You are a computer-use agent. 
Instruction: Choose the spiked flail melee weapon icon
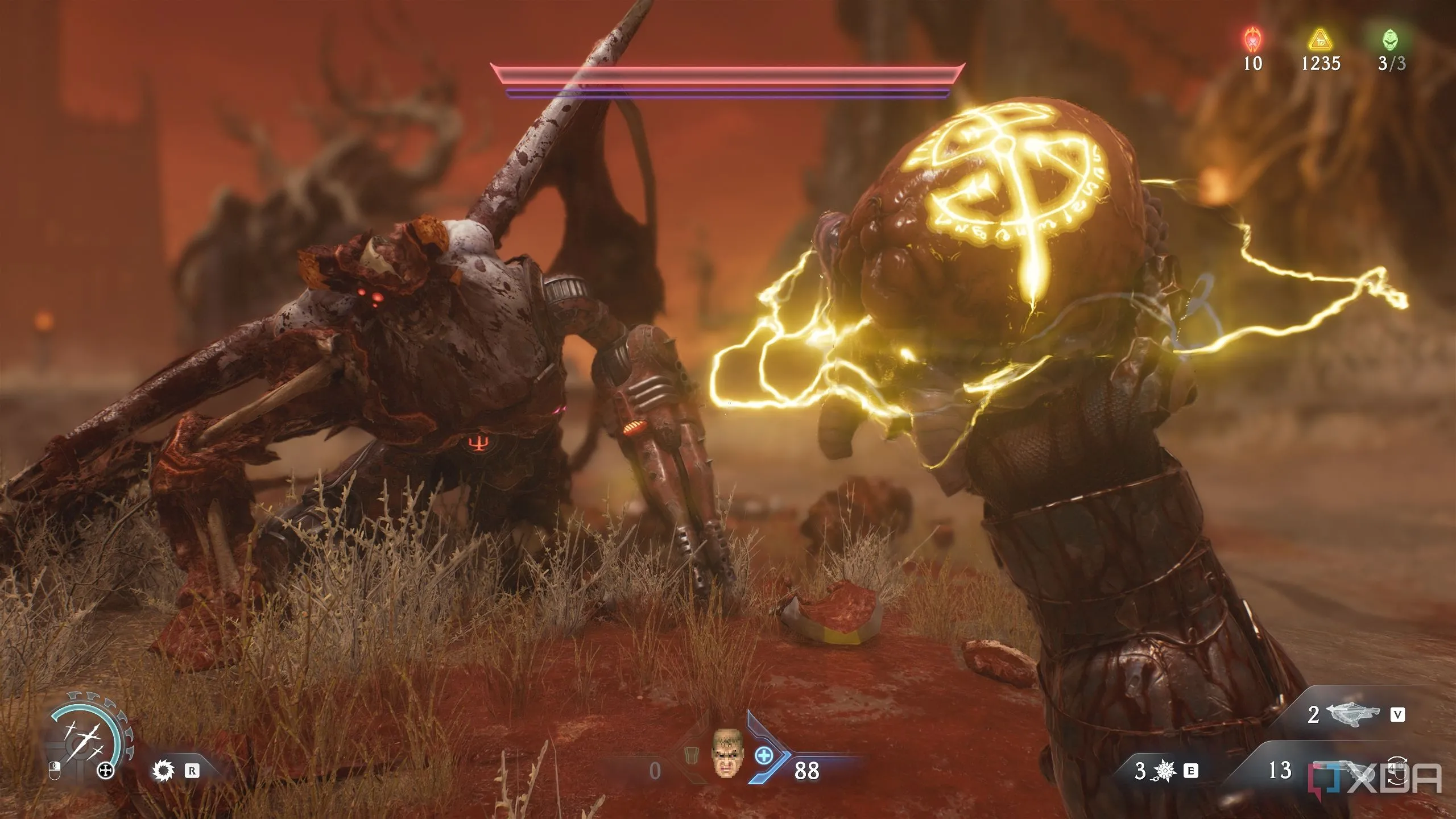tap(1165, 771)
